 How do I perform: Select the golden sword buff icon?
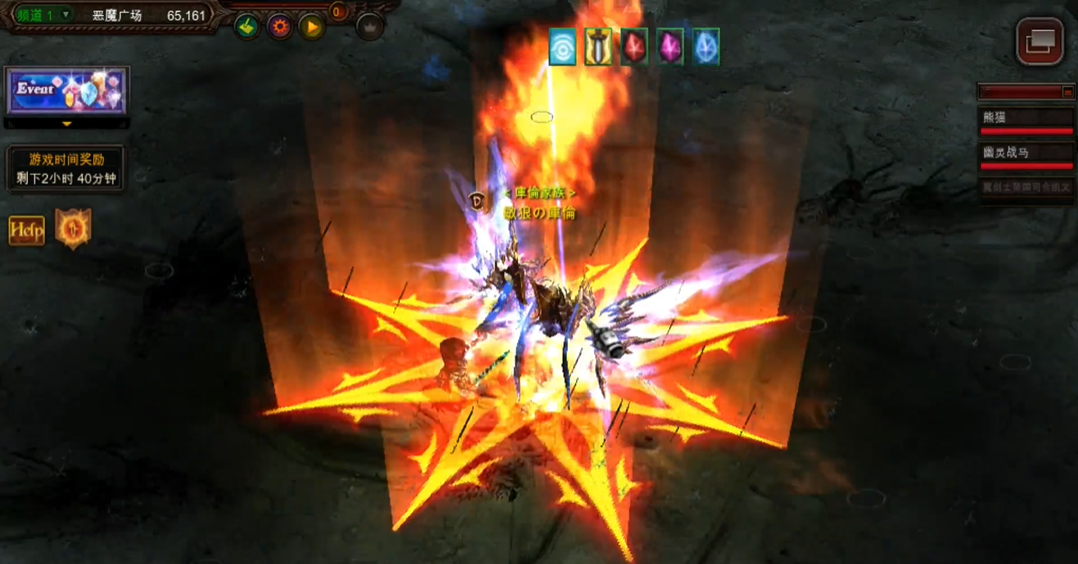tap(598, 47)
